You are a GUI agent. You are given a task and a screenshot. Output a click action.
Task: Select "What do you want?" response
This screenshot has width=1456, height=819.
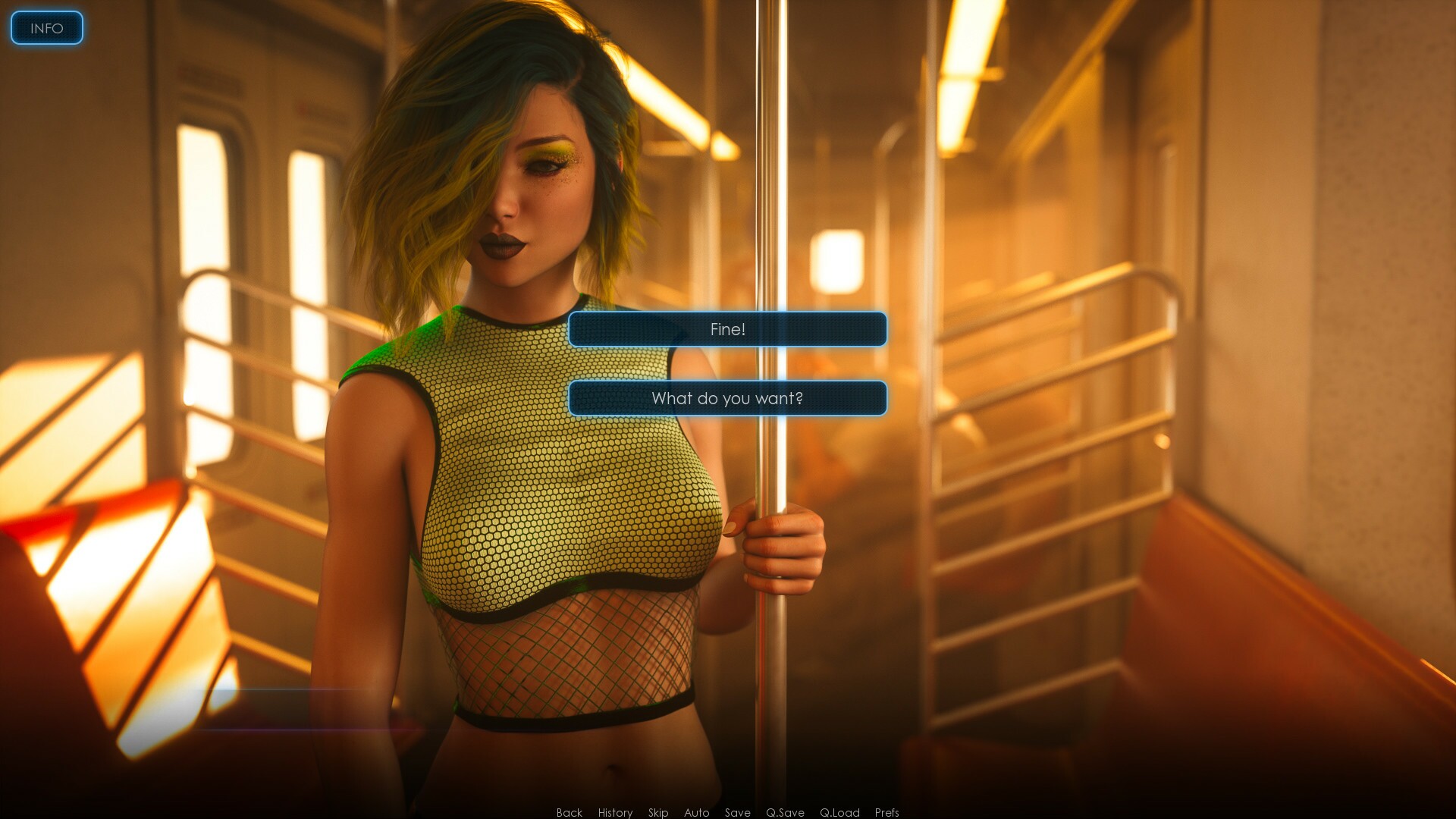727,397
